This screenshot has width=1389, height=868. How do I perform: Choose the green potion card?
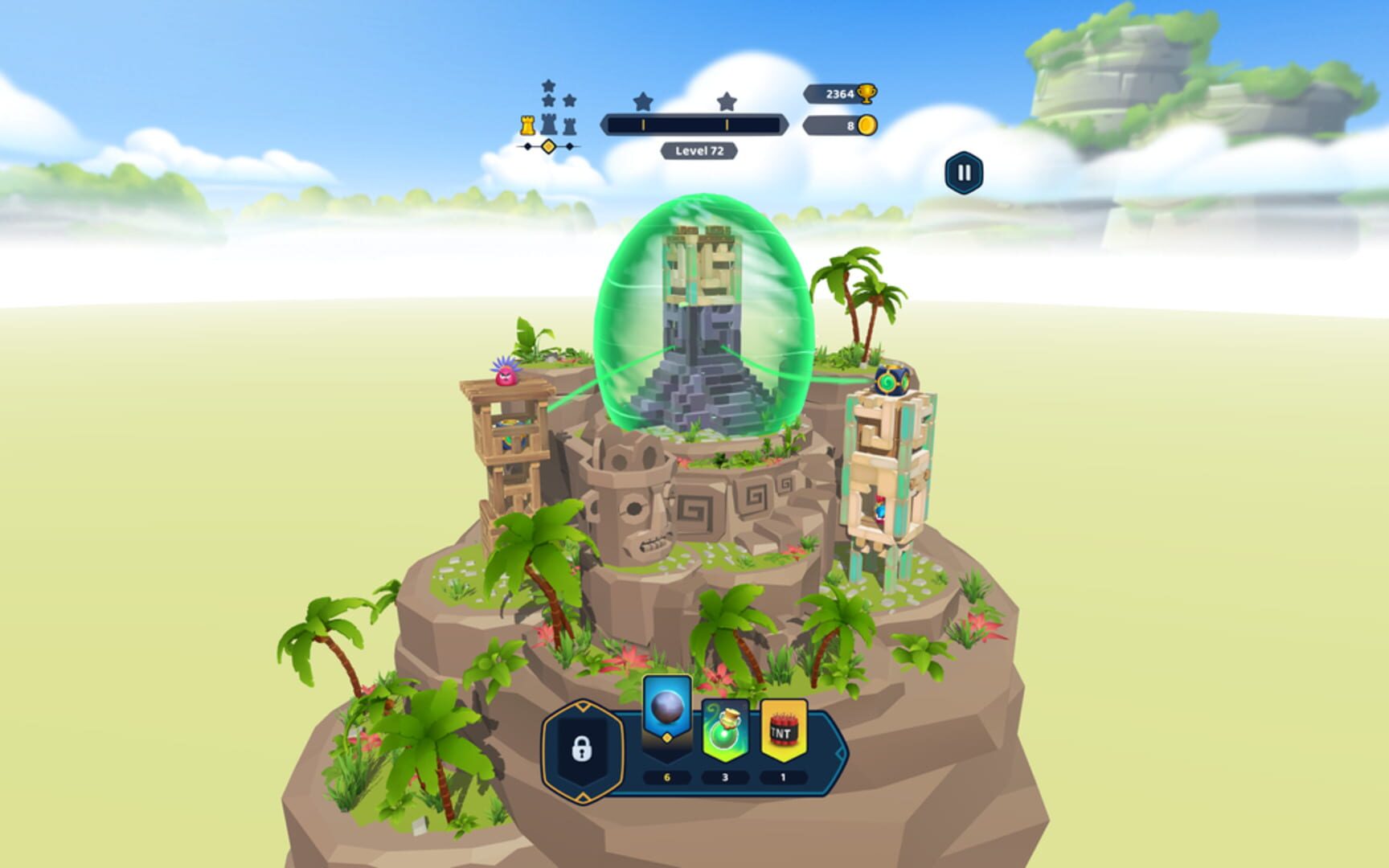pyautogui.click(x=725, y=730)
